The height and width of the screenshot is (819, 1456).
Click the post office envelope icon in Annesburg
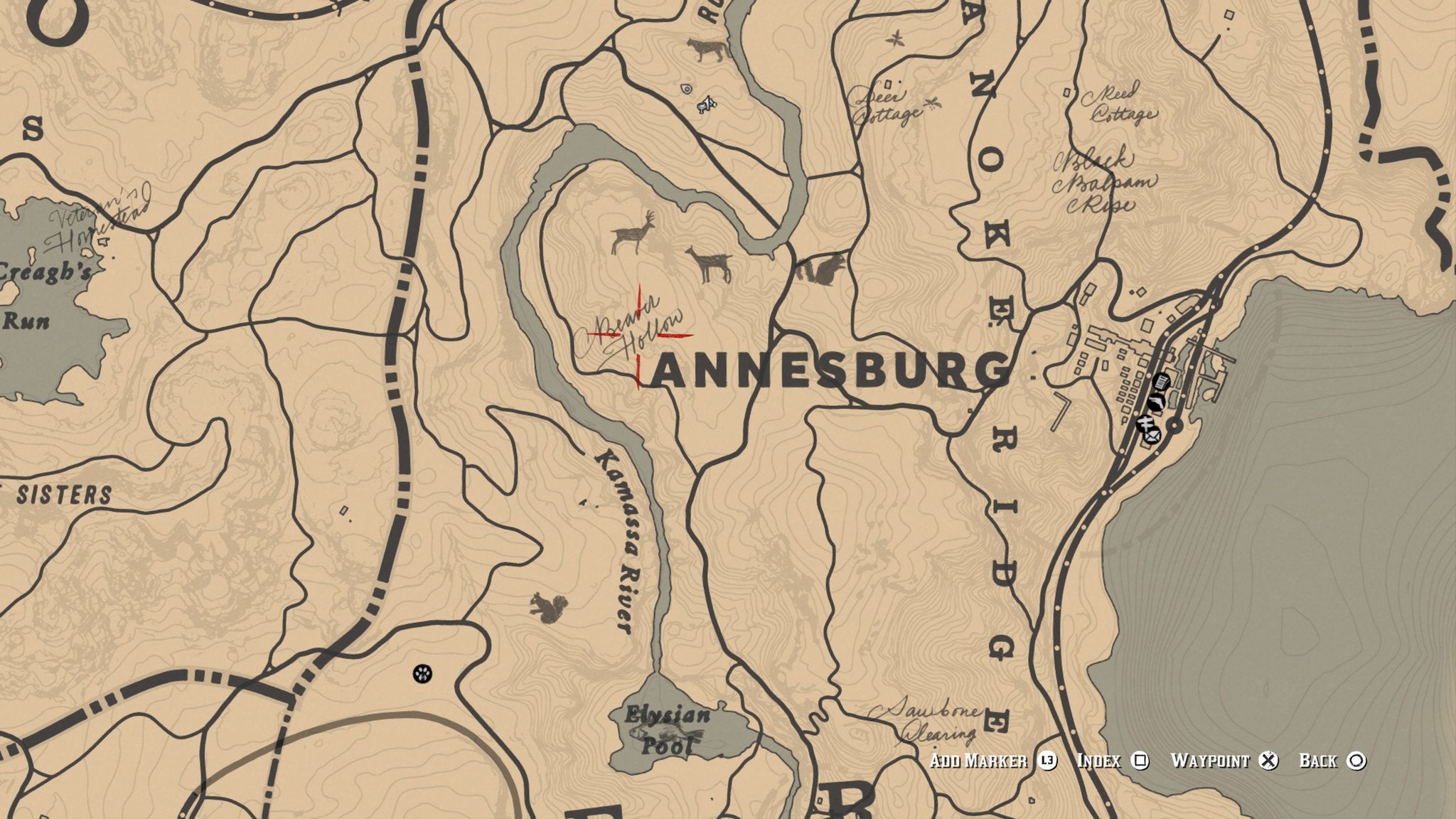coord(1152,437)
